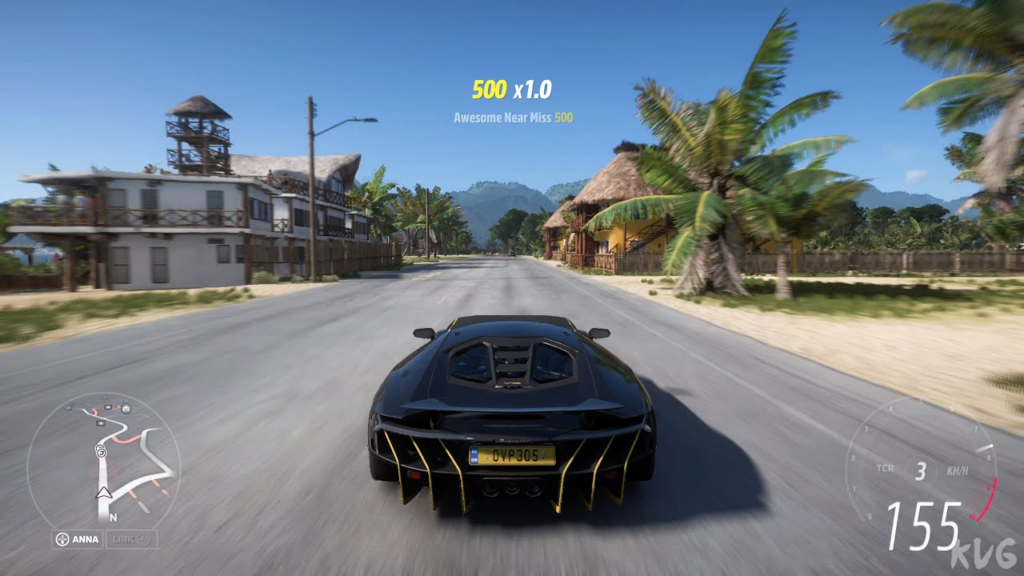The width and height of the screenshot is (1024, 576).
Task: Click the player arrow on the minimap
Action: pyautogui.click(x=103, y=492)
